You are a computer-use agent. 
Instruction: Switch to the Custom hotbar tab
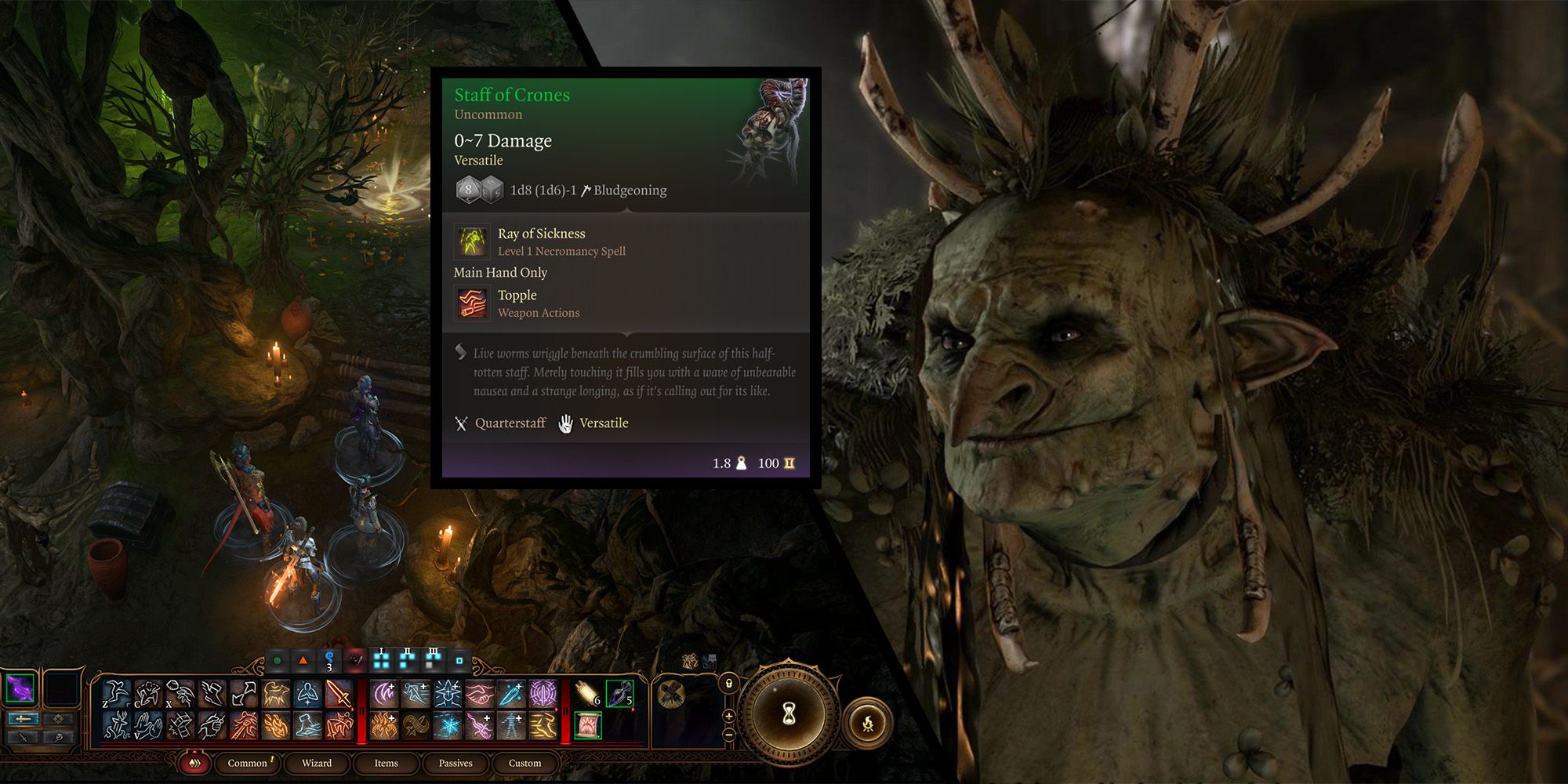pyautogui.click(x=524, y=763)
